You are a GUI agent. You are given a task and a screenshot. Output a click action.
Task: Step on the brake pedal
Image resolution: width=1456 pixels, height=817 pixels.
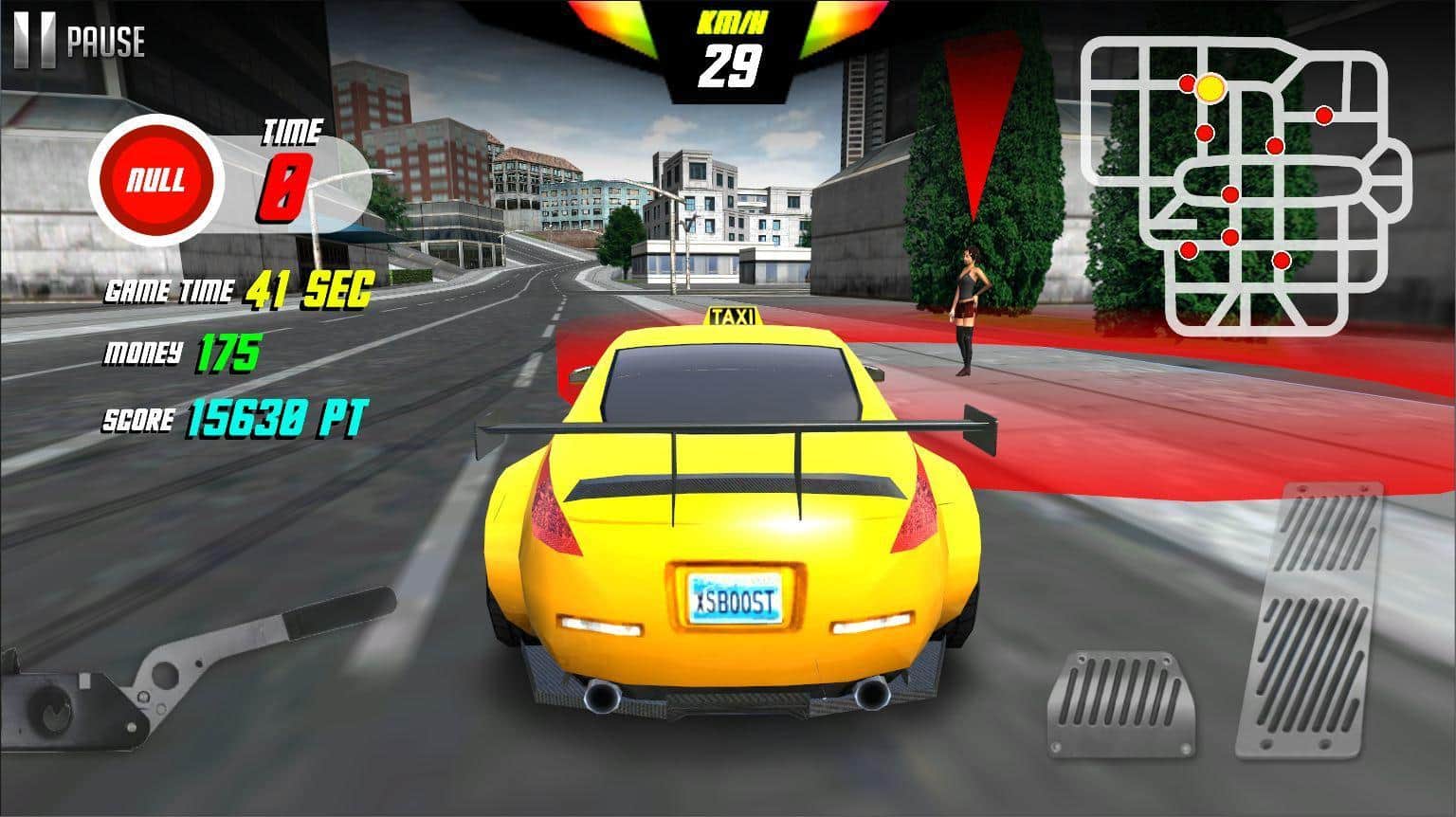coord(1120,703)
